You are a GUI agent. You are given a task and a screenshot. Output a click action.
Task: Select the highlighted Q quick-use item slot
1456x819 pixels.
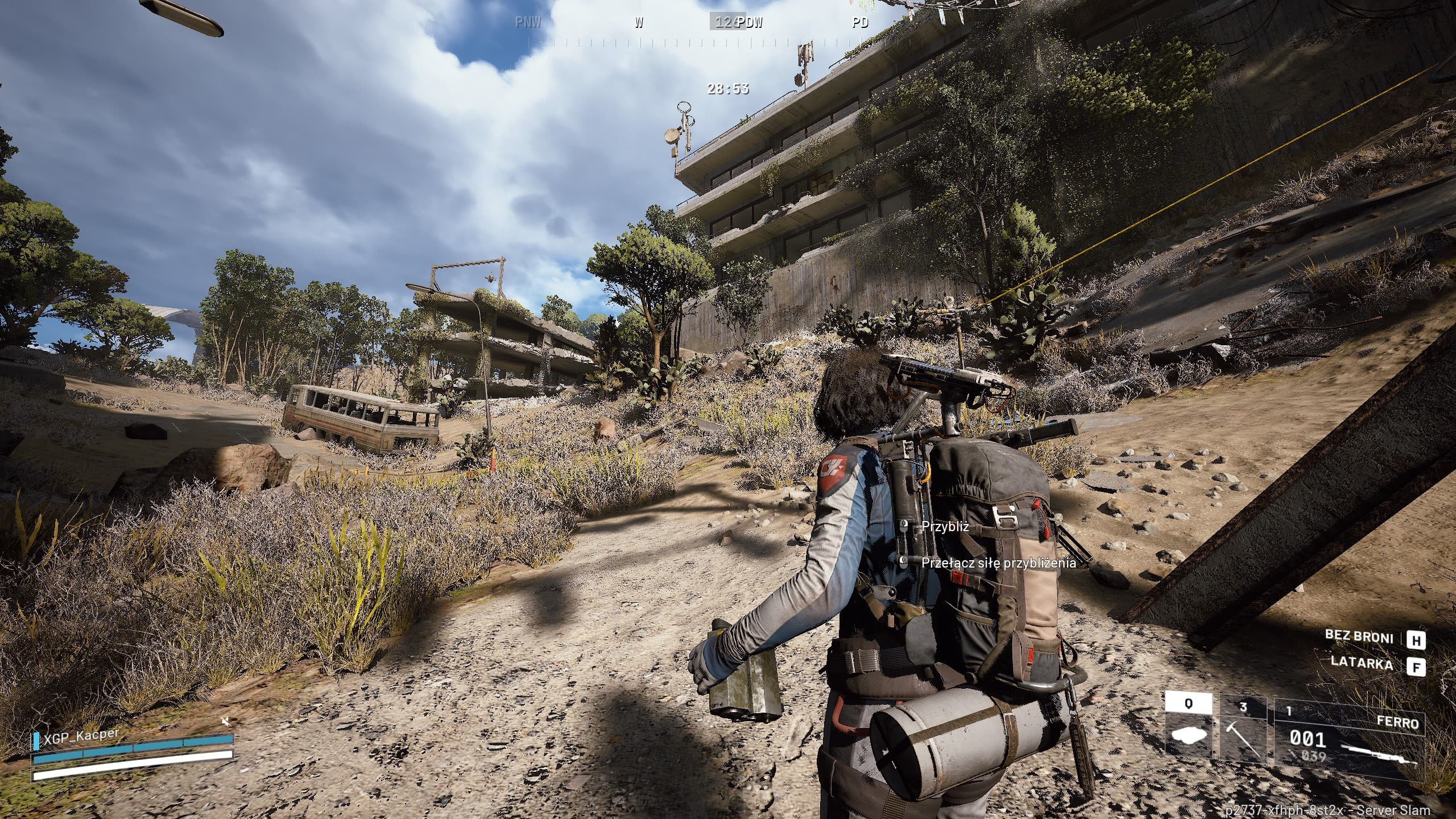1188,734
